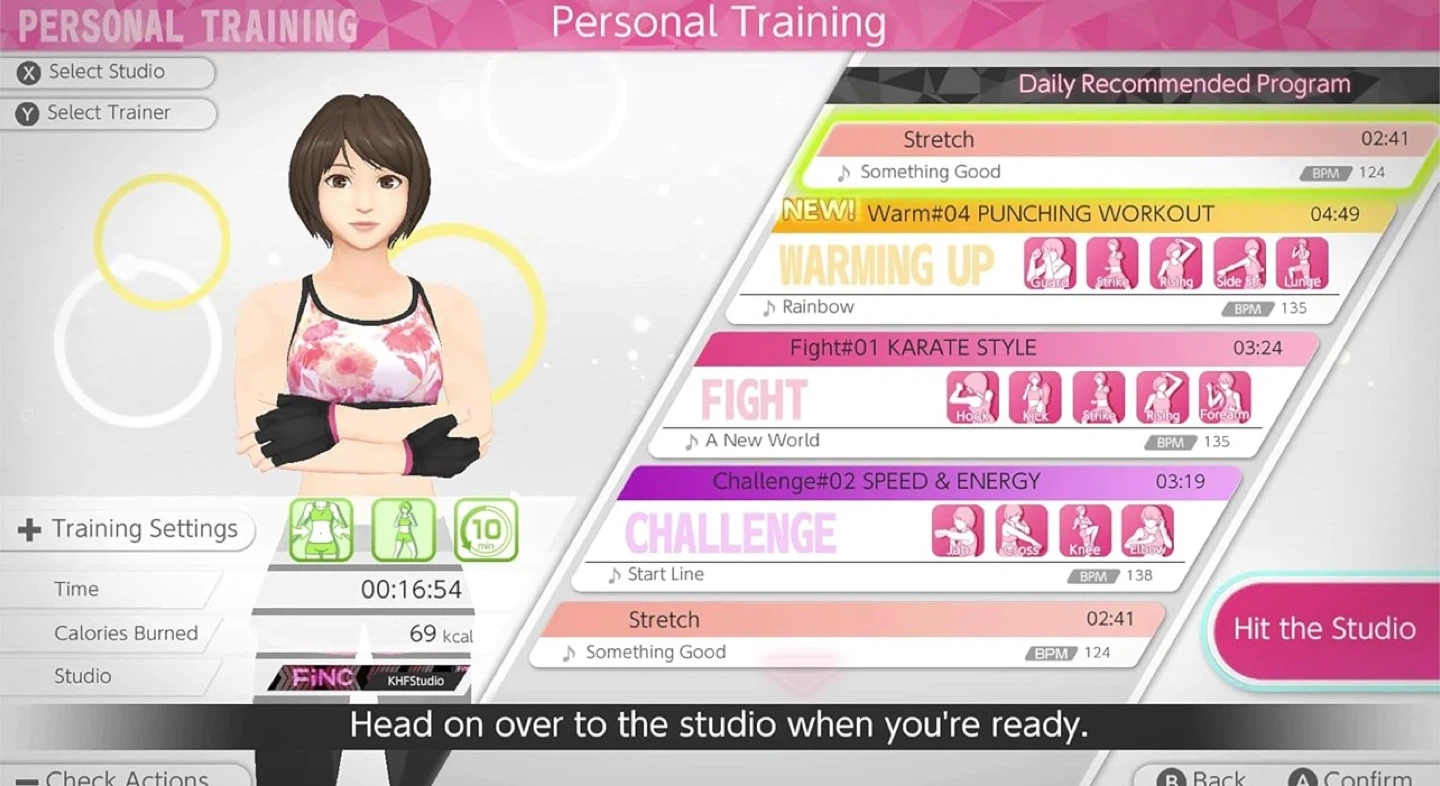Image resolution: width=1440 pixels, height=786 pixels.
Task: Click the Jab move icon
Action: pyautogui.click(x=958, y=531)
